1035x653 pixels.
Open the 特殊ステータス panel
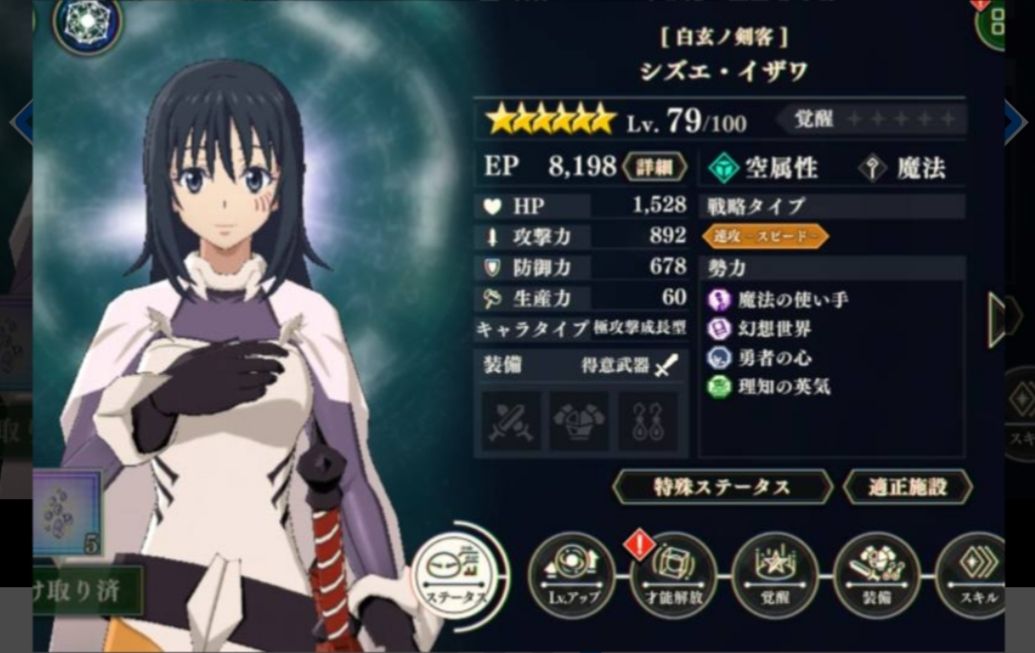722,487
